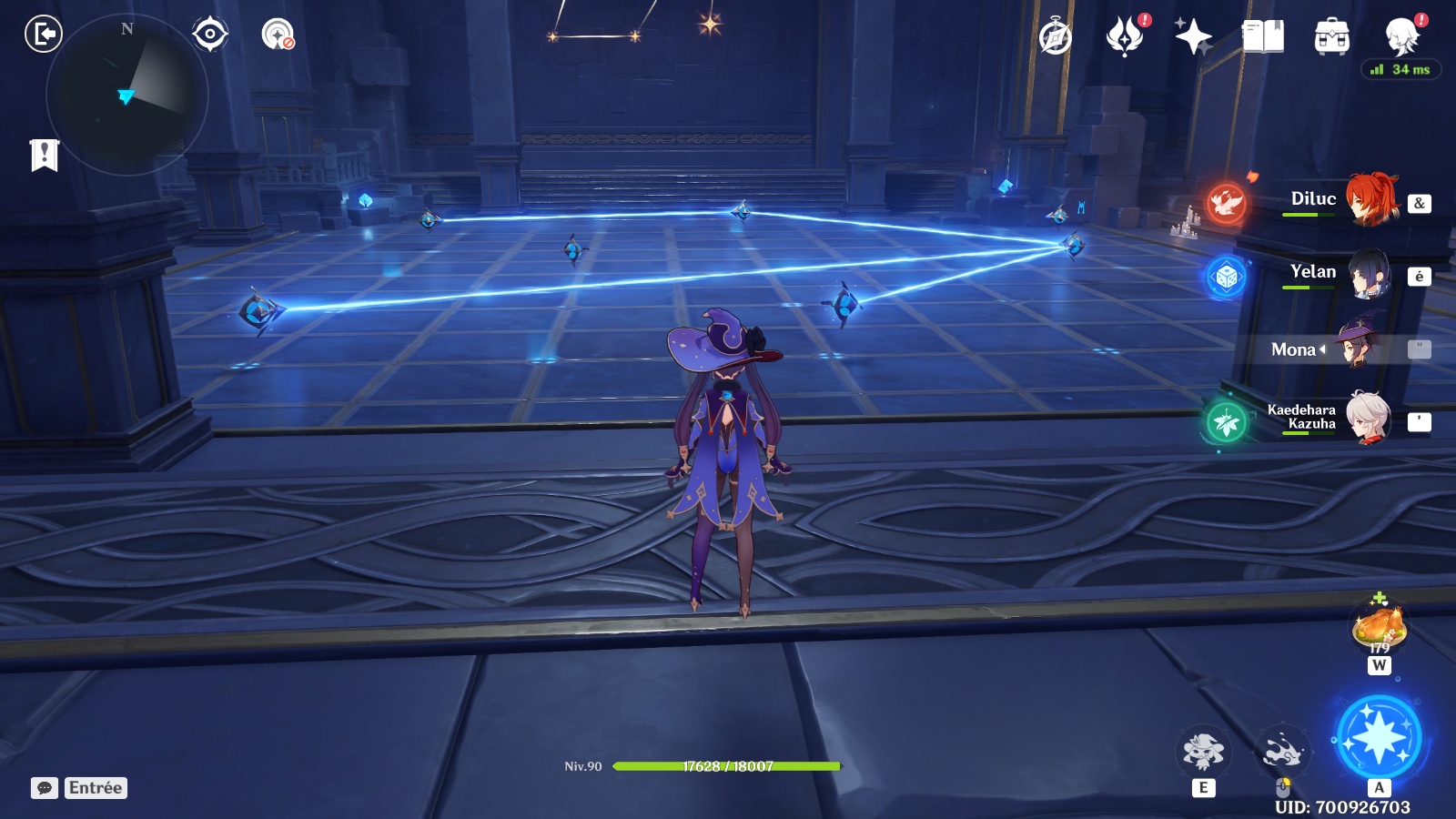Activate the sprint dash icon
1456x819 pixels.
coord(1282,752)
